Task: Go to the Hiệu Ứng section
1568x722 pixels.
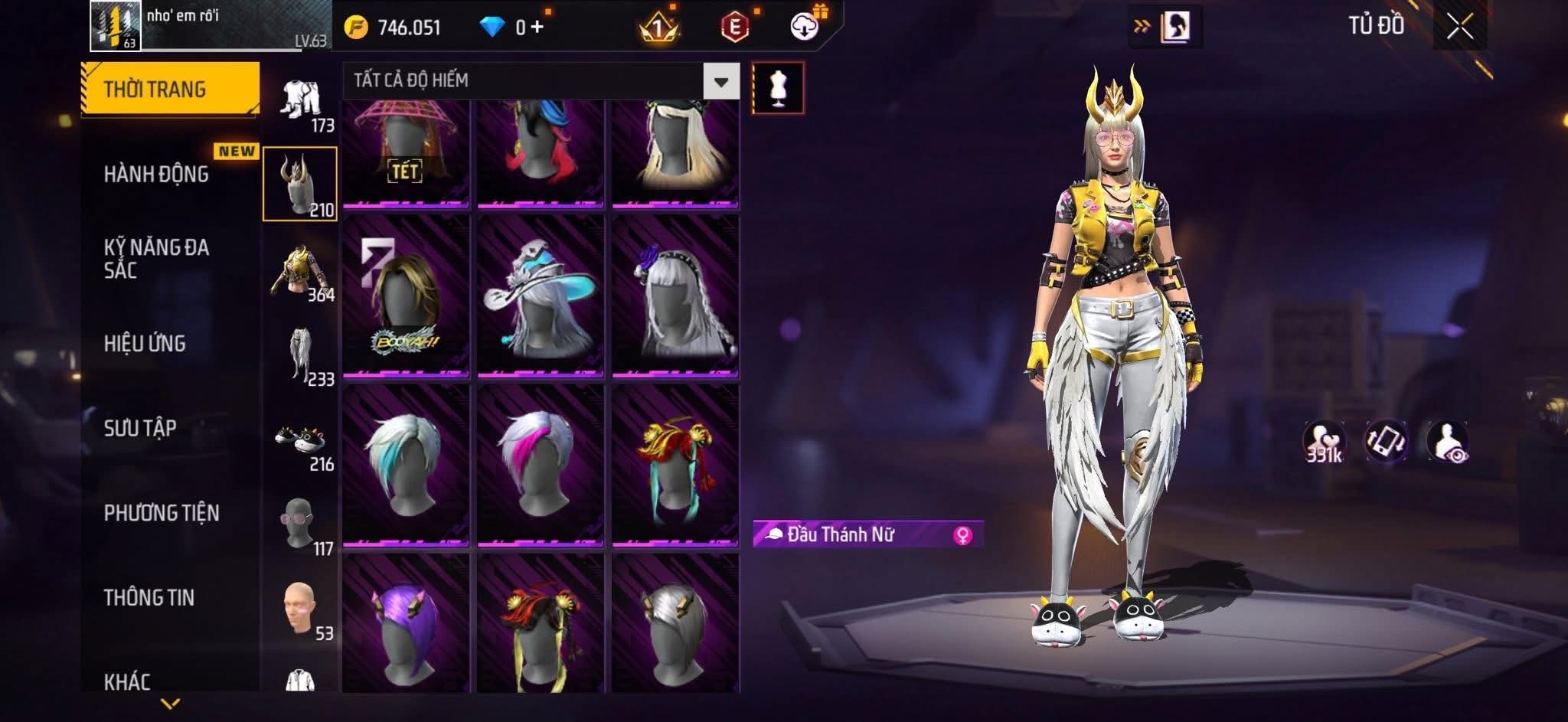Action: 145,344
